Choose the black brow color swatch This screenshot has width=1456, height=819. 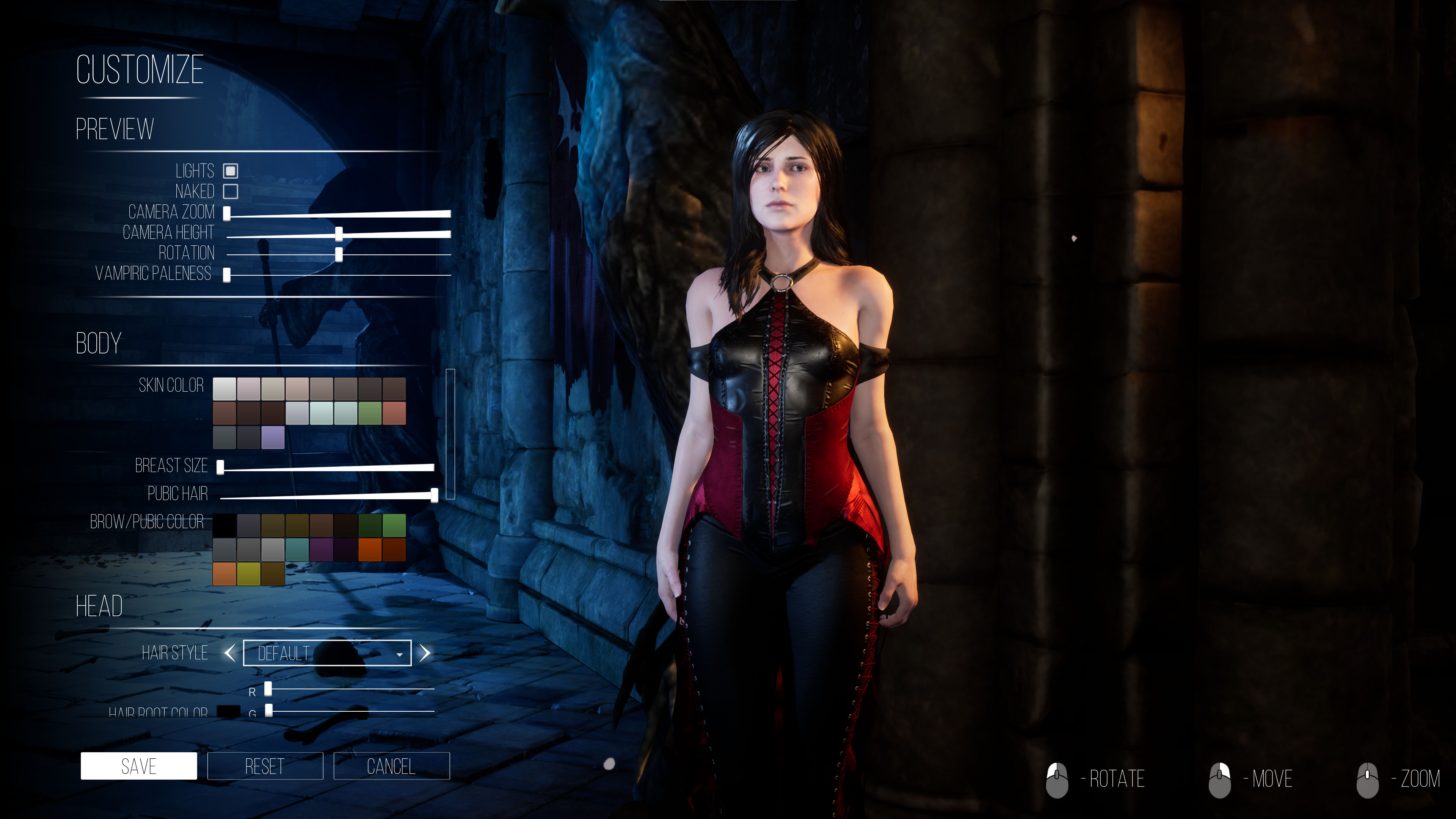(x=224, y=525)
